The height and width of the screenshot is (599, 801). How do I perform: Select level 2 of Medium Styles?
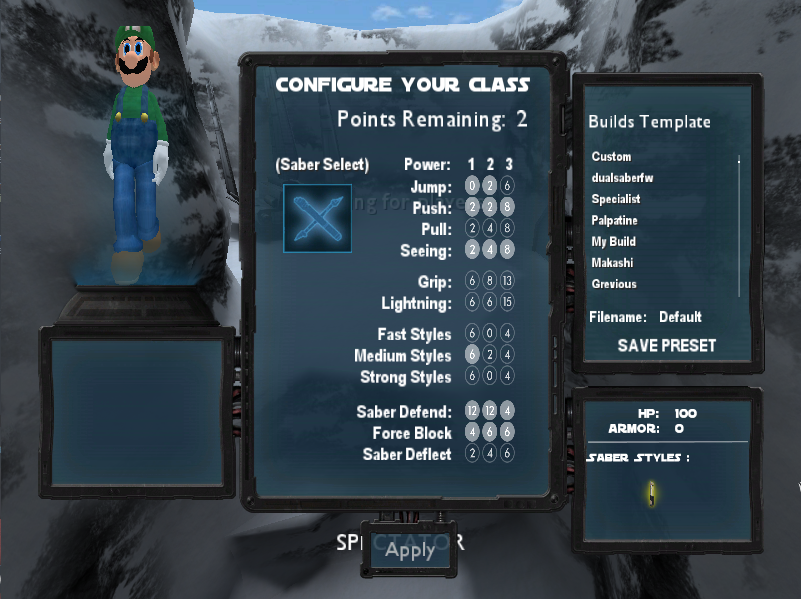490,355
